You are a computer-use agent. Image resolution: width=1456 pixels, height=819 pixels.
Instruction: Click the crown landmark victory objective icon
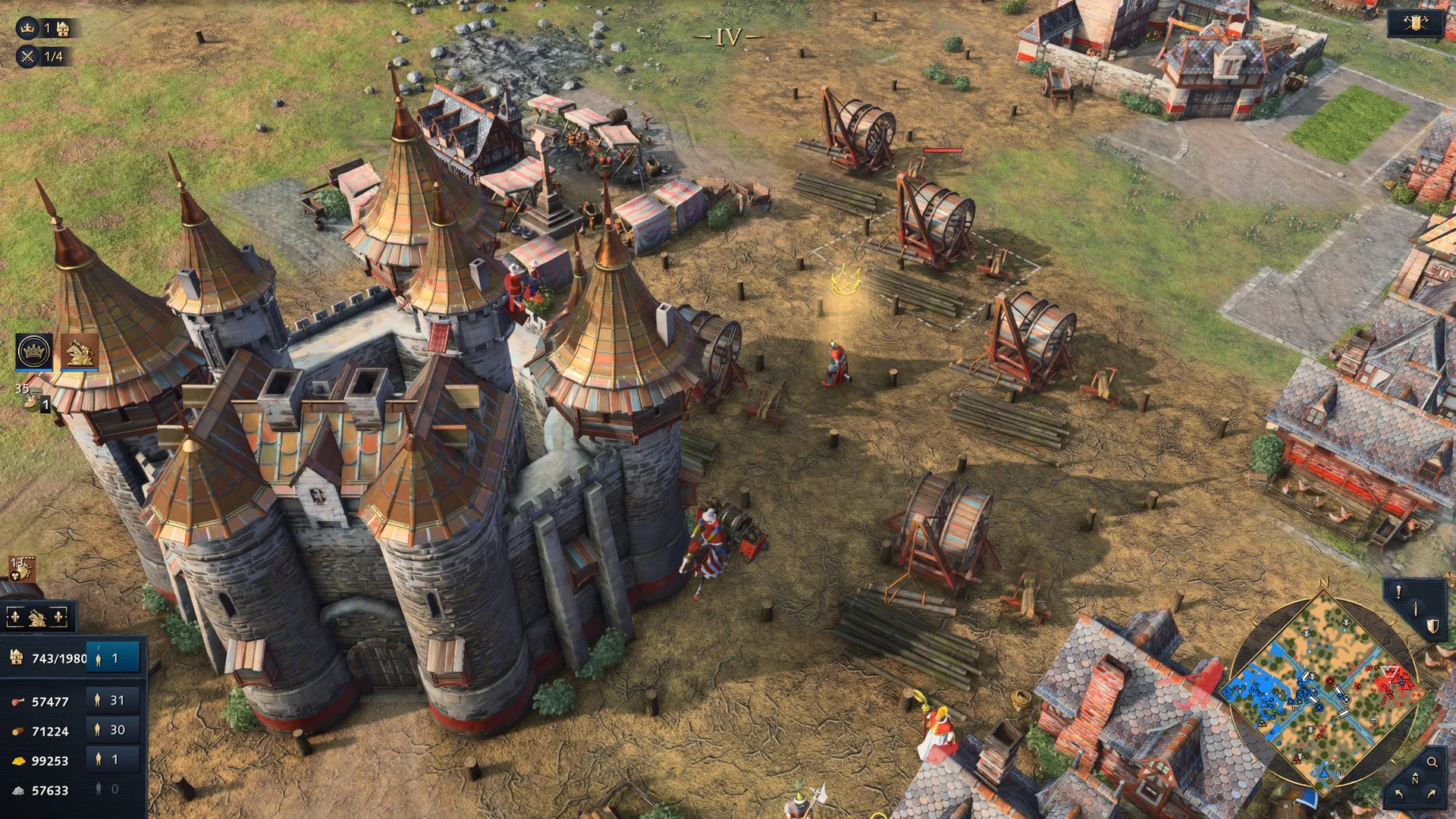pyautogui.click(x=27, y=29)
